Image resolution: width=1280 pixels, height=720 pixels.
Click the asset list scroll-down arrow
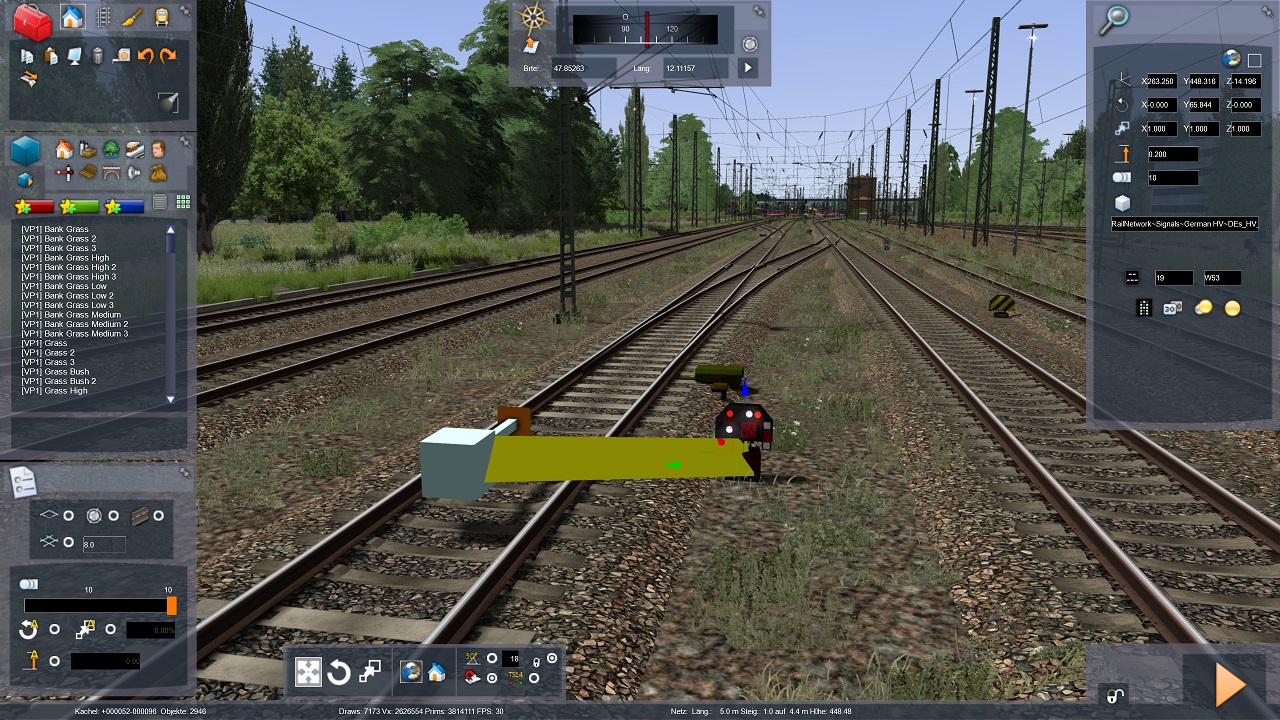(170, 399)
